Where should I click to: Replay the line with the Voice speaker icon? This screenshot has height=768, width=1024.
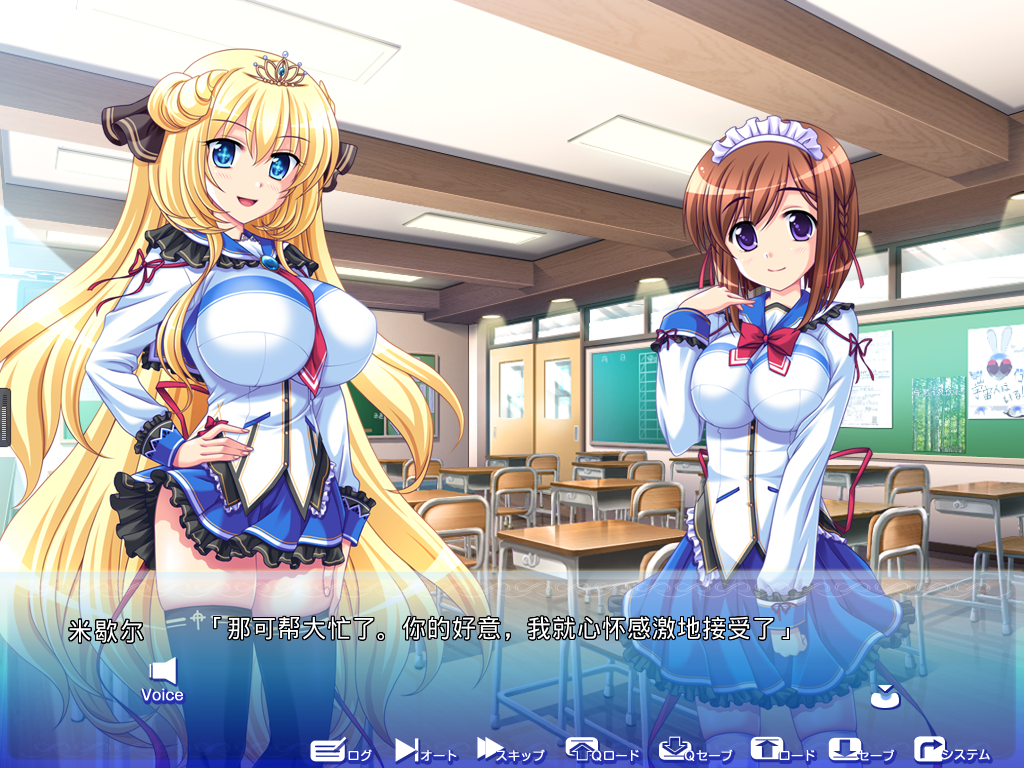pos(162,678)
